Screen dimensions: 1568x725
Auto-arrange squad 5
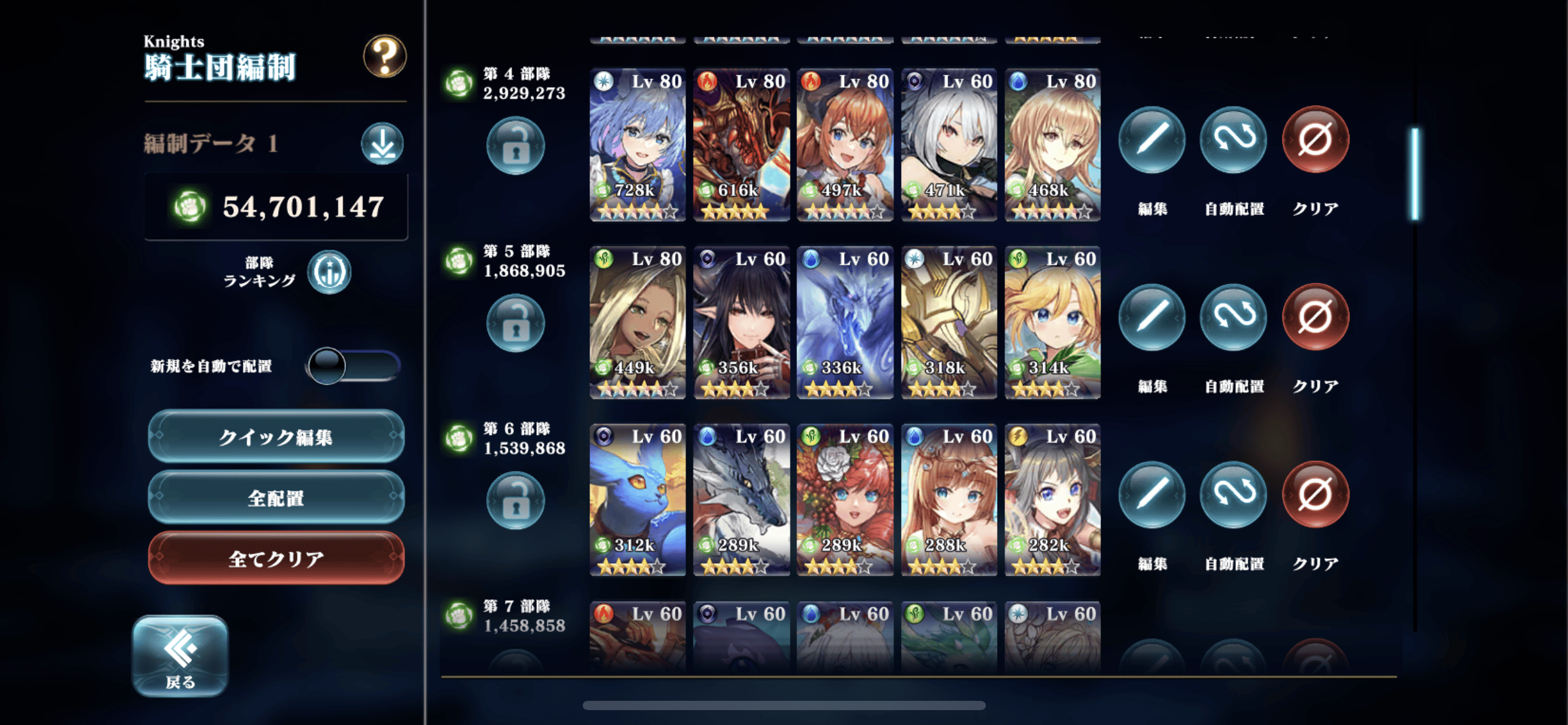tap(1234, 317)
